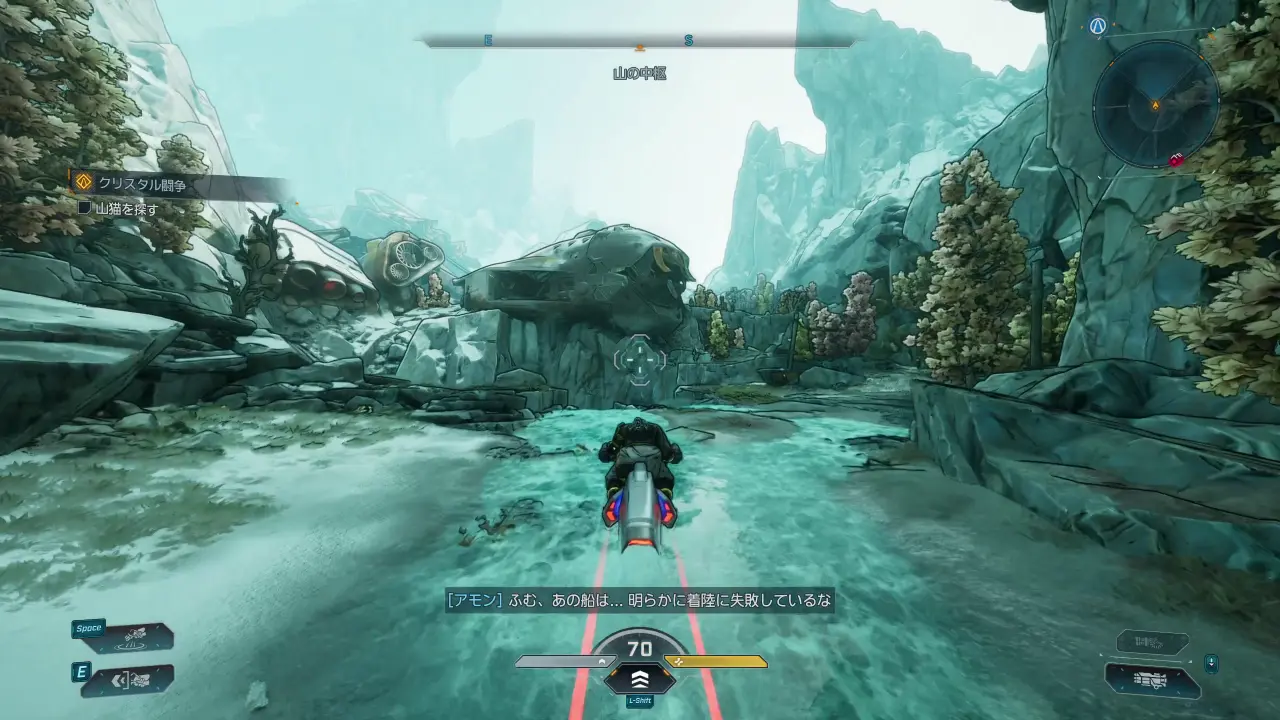The image size is (1280, 720).
Task: Select the boost chevrons icon above L-Shift
Action: coord(638,679)
